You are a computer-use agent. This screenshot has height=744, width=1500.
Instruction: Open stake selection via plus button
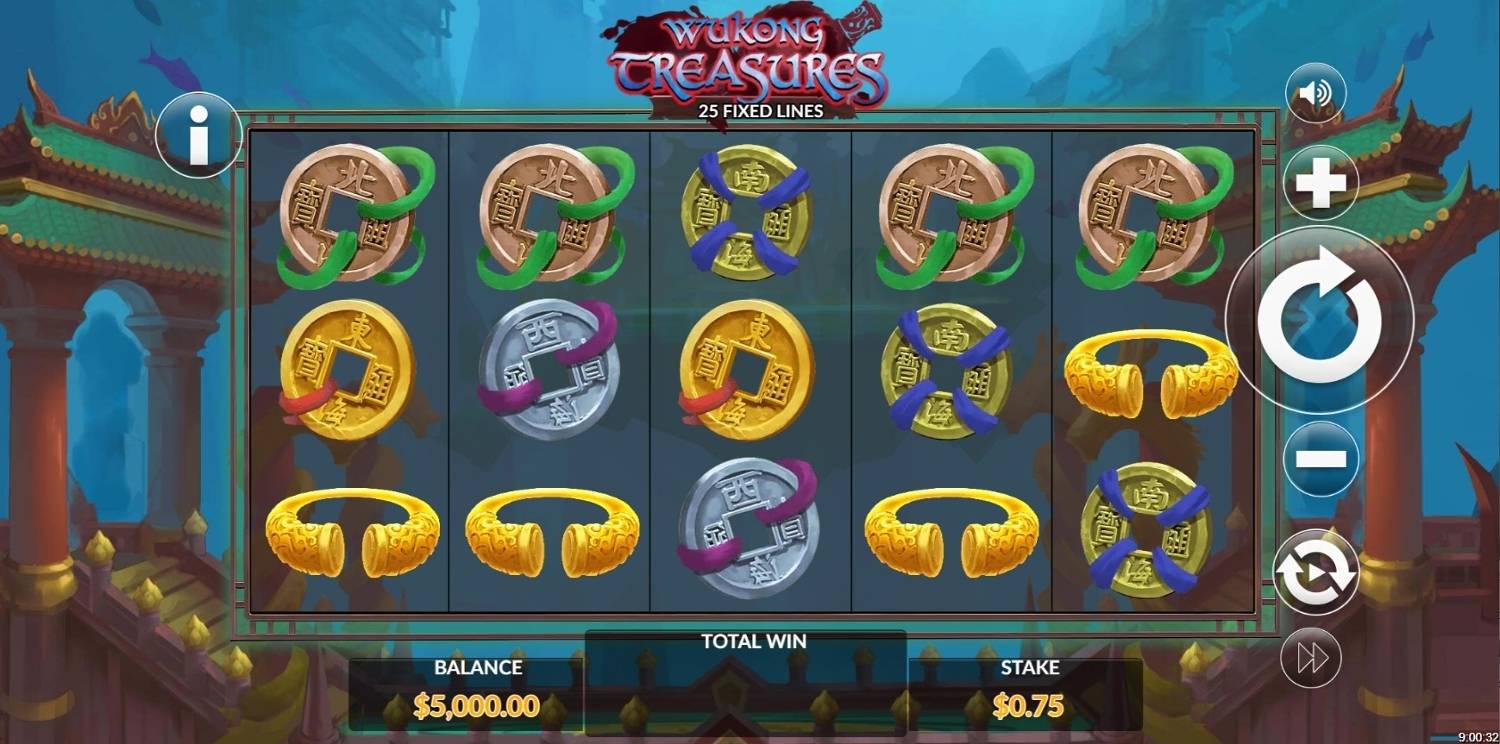[x=1318, y=182]
